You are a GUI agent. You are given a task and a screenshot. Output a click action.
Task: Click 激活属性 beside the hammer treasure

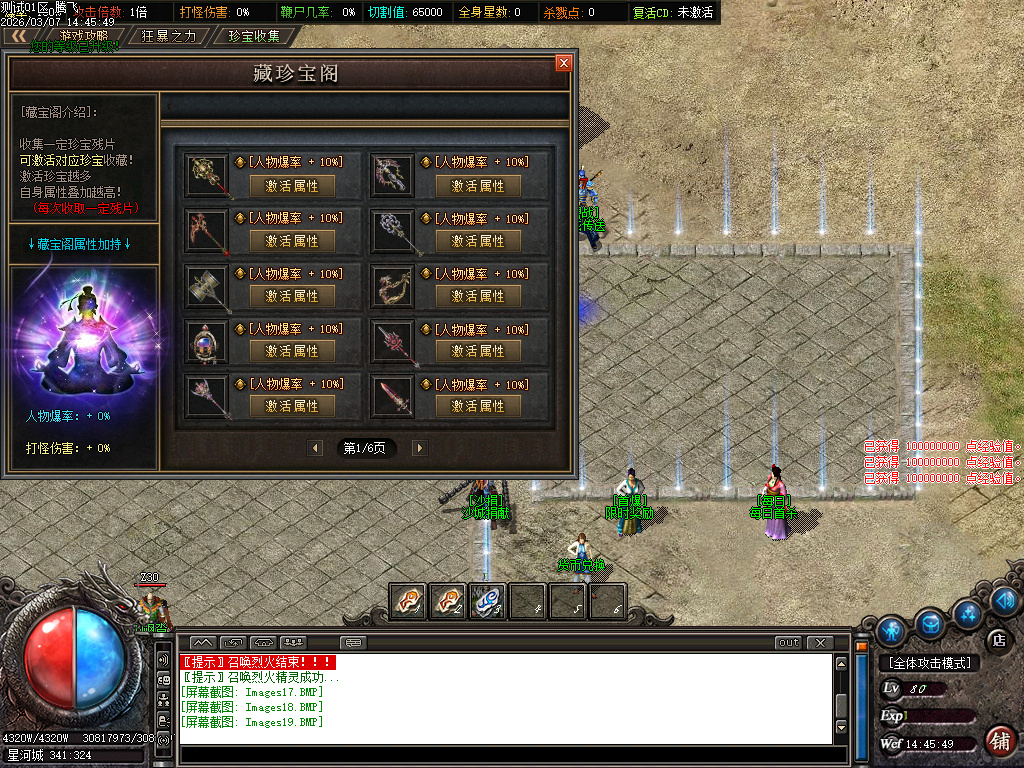292,296
